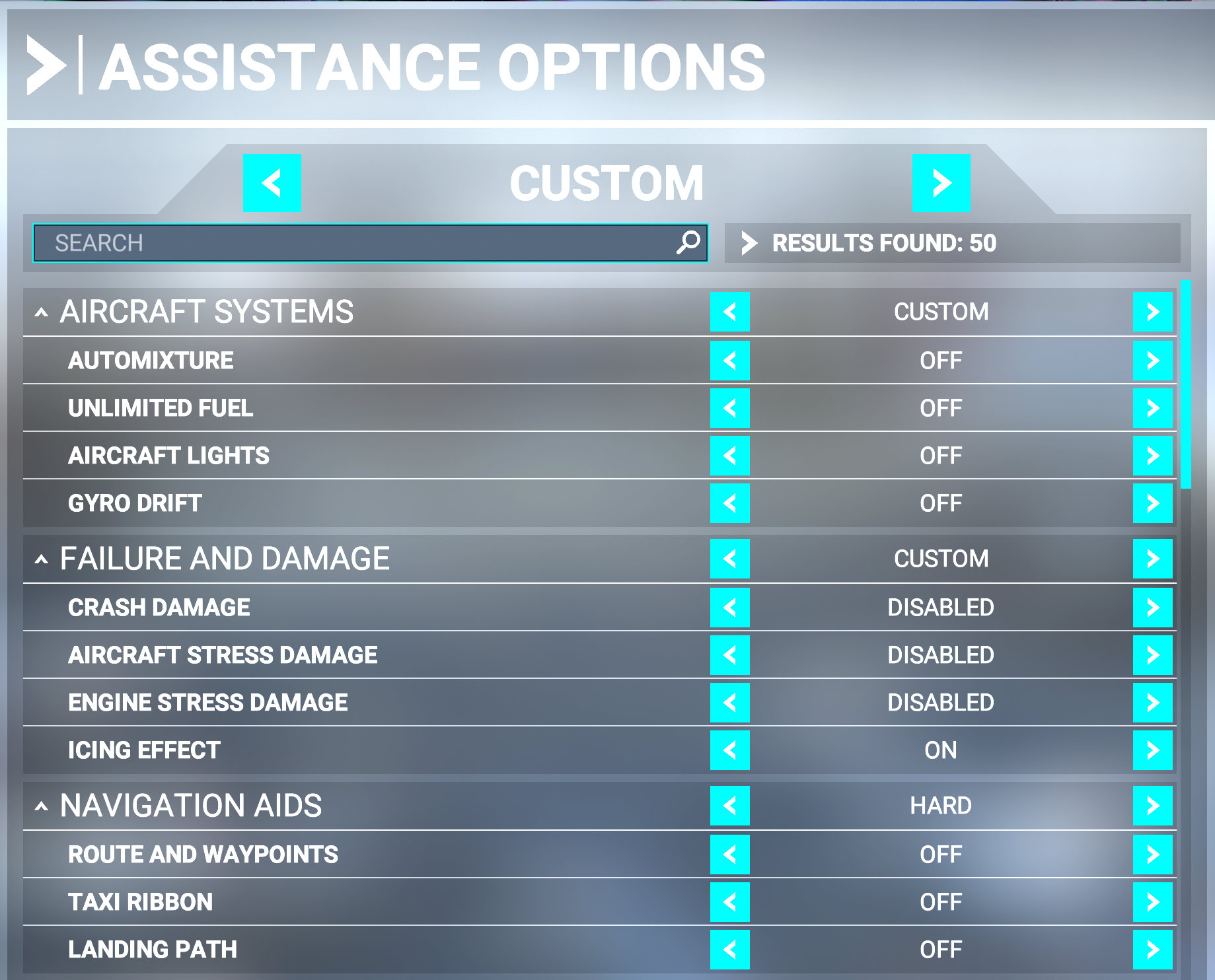Collapse the AIRCRAFT SYSTEMS section
Viewport: 1215px width, 980px height.
42,312
